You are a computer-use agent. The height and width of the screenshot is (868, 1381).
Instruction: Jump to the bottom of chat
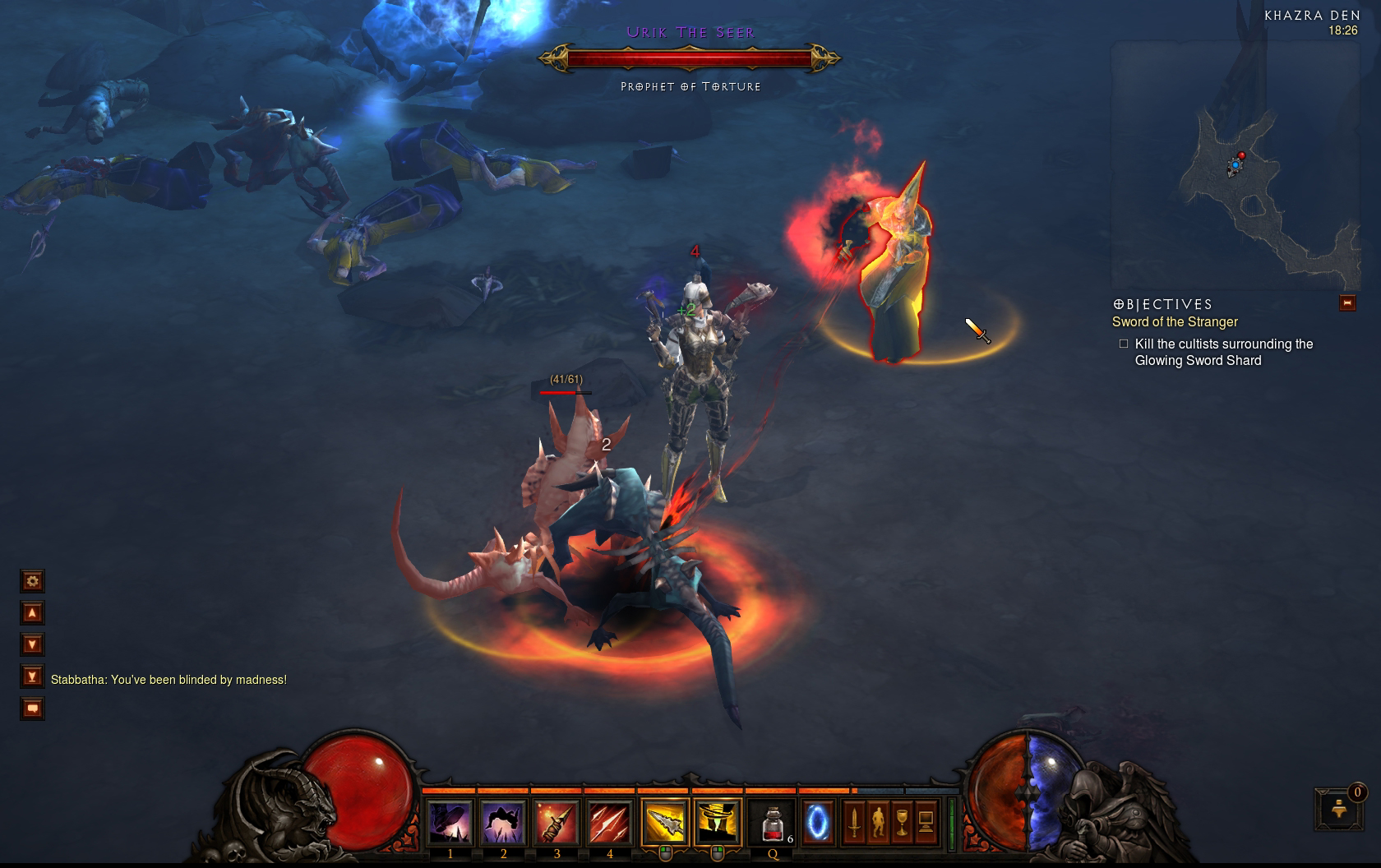pos(32,676)
